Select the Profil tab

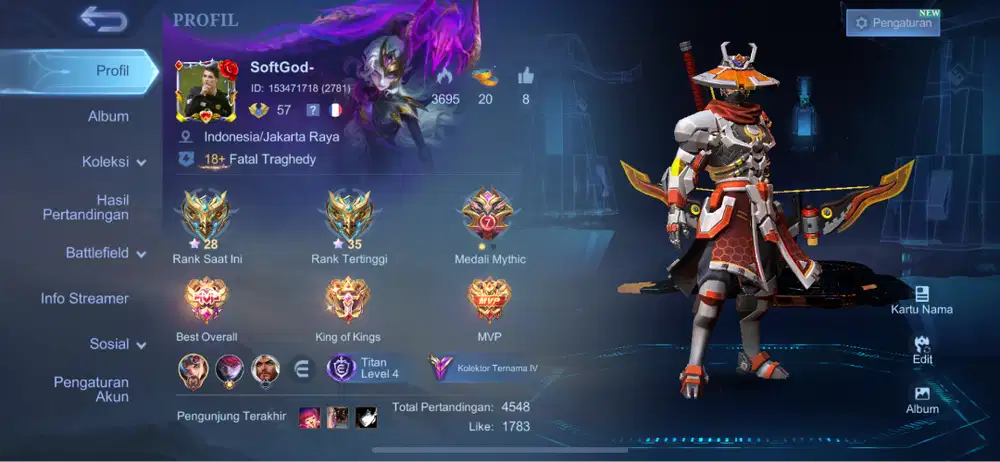point(112,71)
